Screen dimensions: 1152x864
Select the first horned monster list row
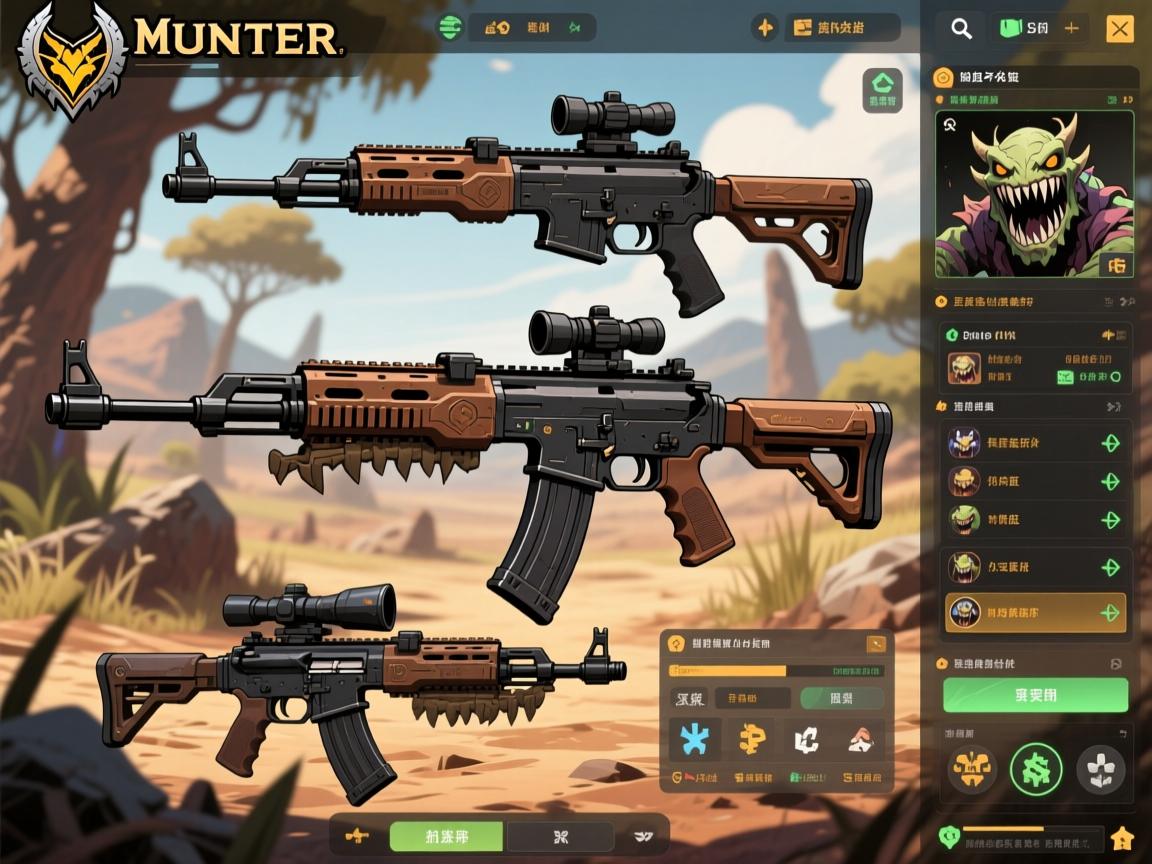(x=1035, y=443)
